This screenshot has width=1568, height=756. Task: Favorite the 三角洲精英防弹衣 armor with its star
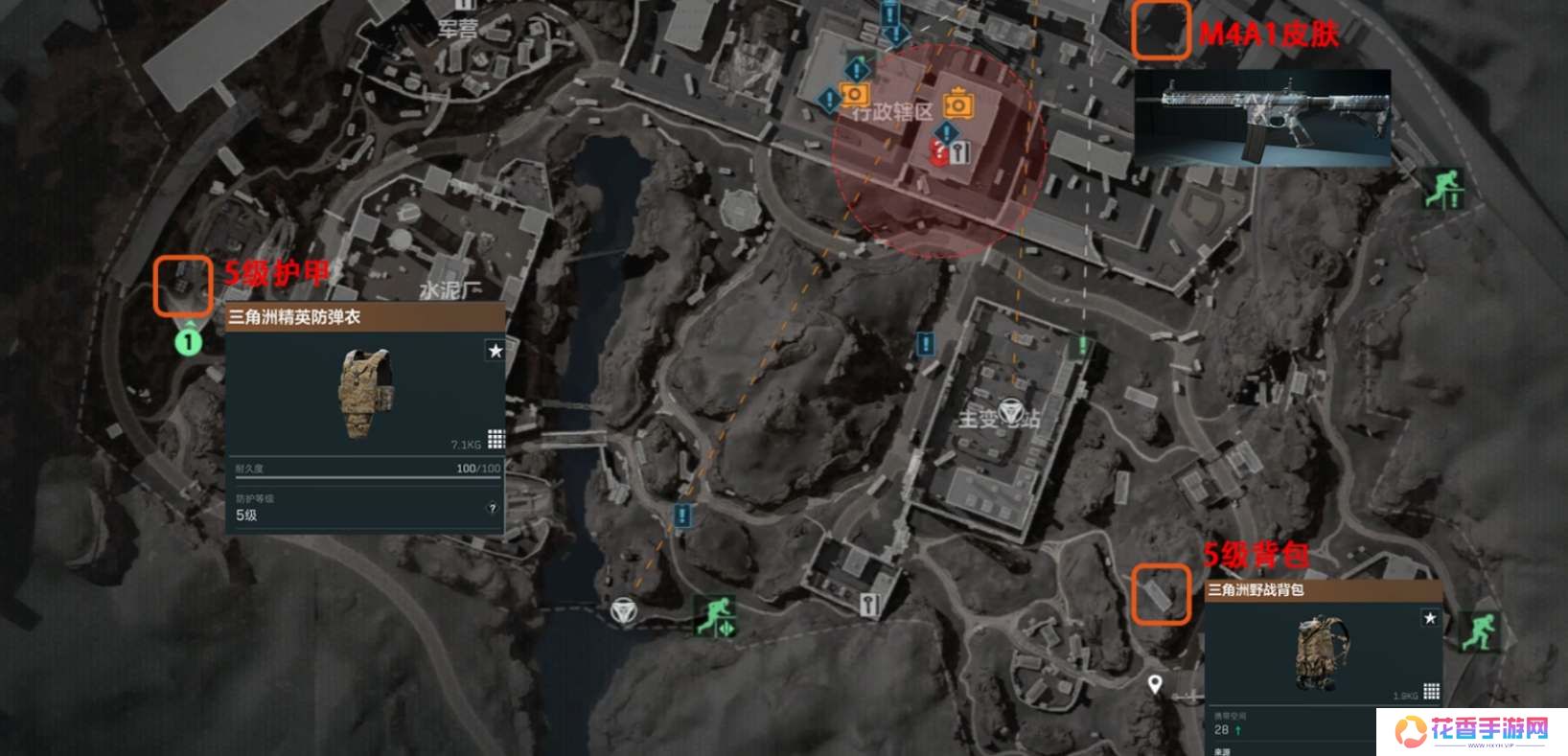click(x=495, y=351)
